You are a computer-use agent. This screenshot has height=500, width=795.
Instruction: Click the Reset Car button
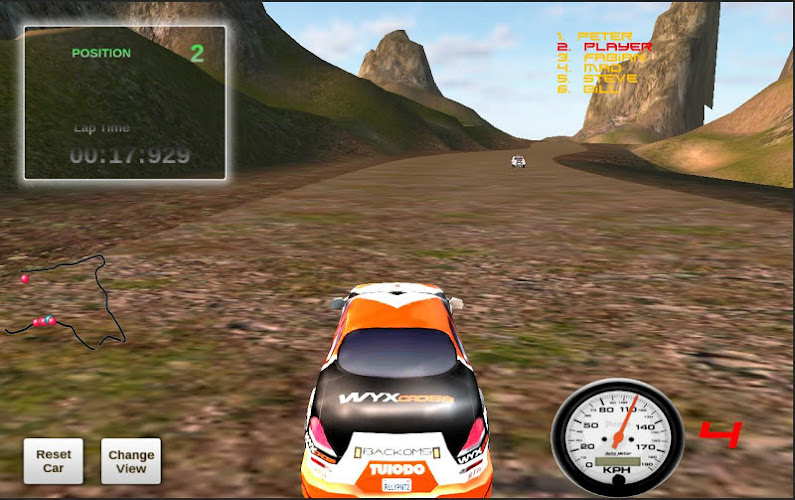53,461
